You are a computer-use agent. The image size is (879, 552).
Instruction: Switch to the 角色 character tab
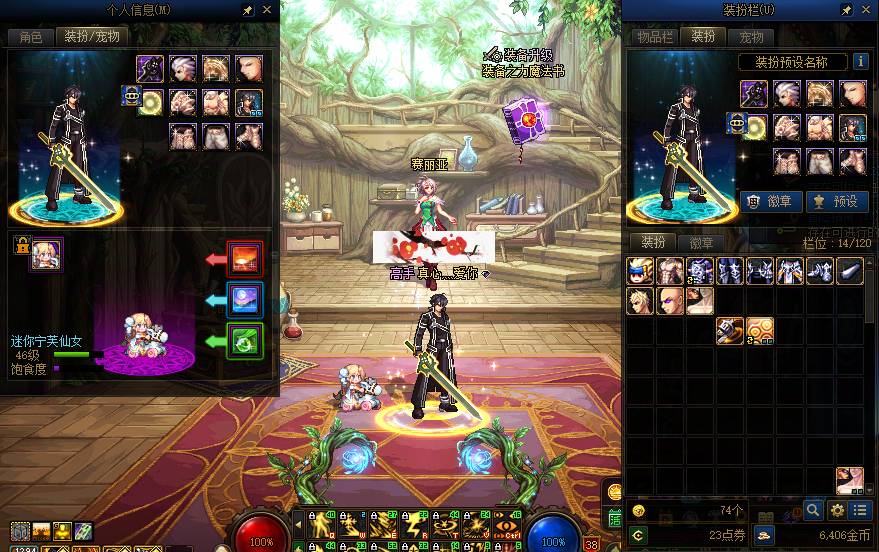point(31,37)
